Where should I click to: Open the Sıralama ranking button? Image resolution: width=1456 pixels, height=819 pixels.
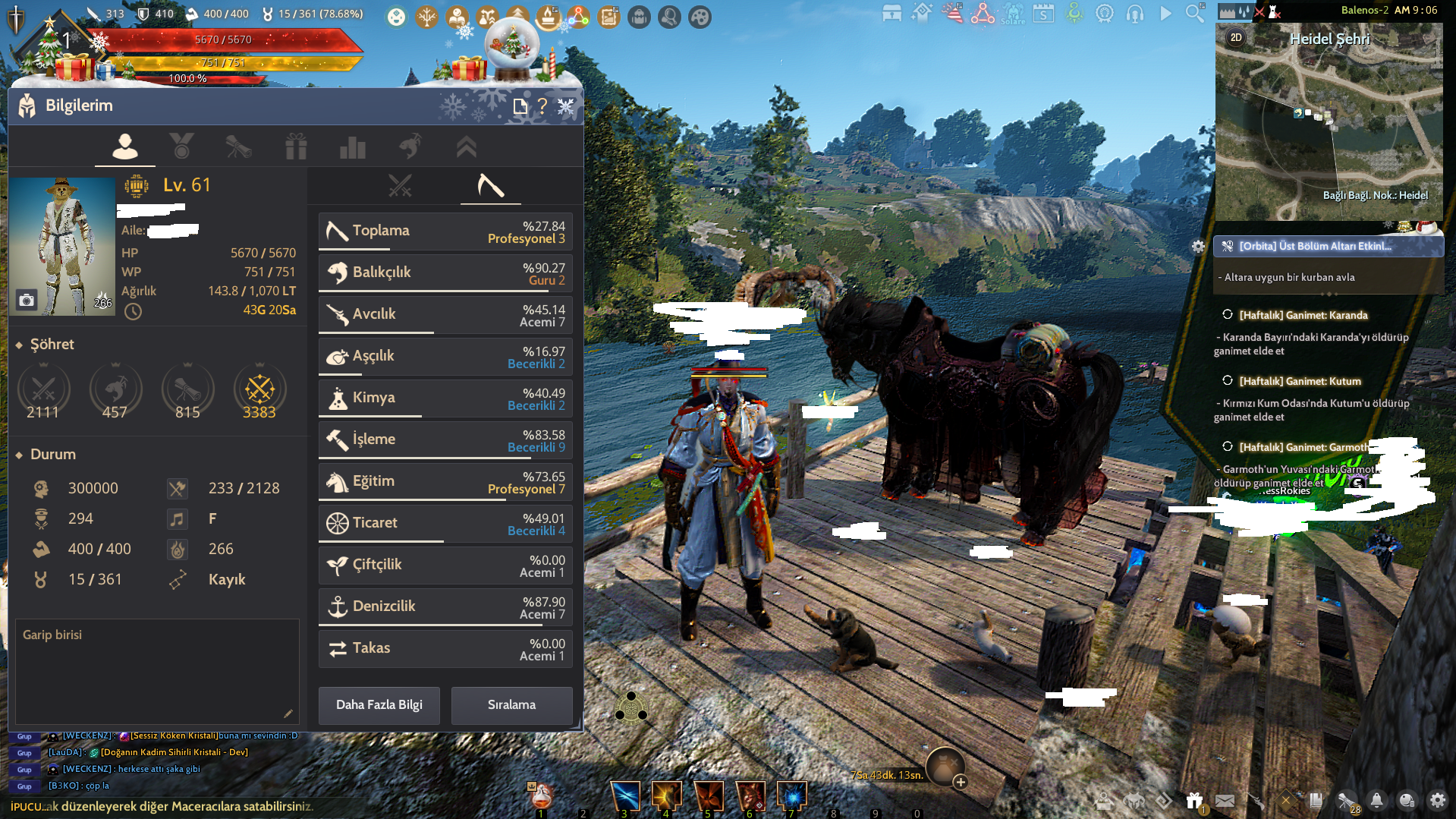coord(511,705)
